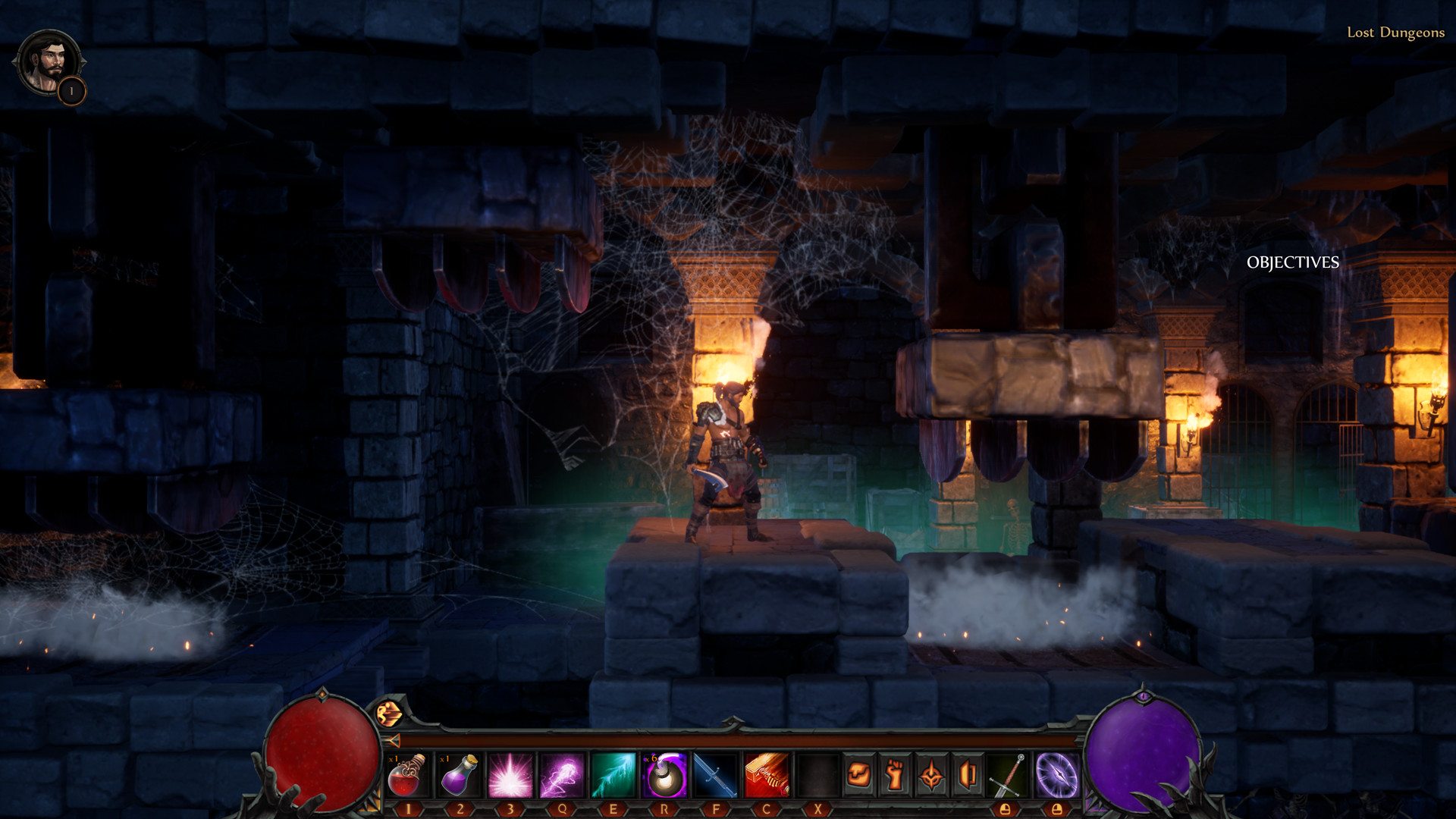Activate the teal slash skill
The width and height of the screenshot is (1456, 819).
[x=613, y=775]
